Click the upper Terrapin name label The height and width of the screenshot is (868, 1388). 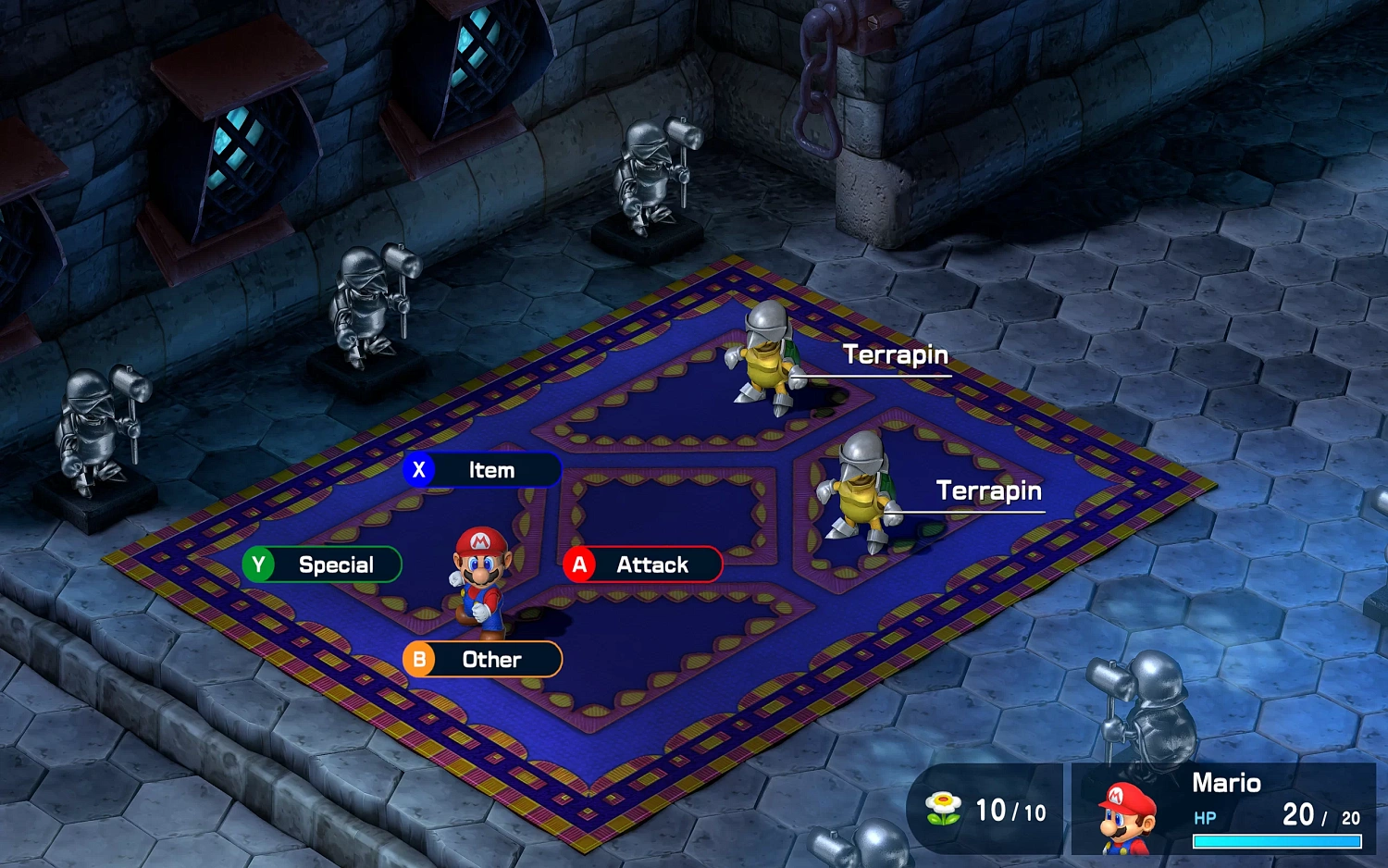point(896,354)
